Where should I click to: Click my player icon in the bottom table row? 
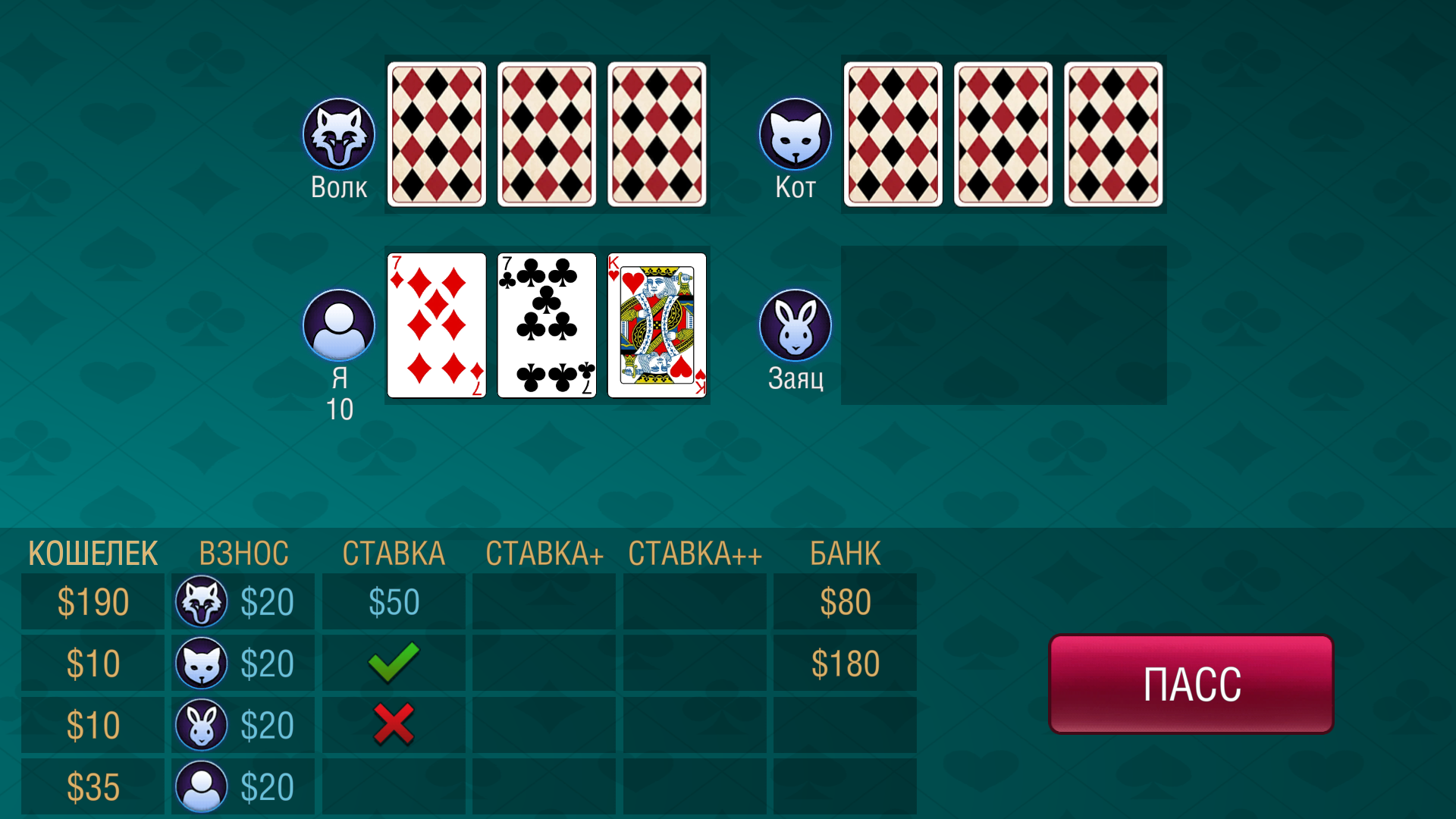click(200, 786)
